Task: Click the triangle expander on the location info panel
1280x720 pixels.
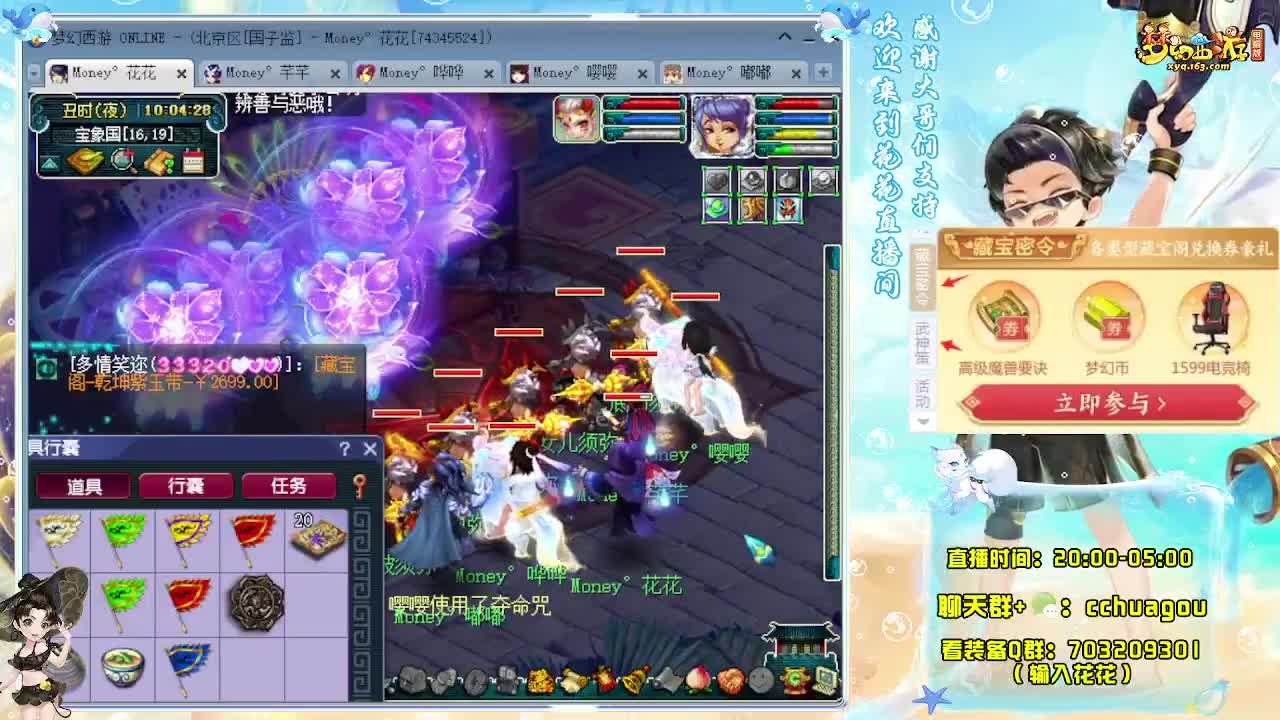Action: click(x=50, y=163)
